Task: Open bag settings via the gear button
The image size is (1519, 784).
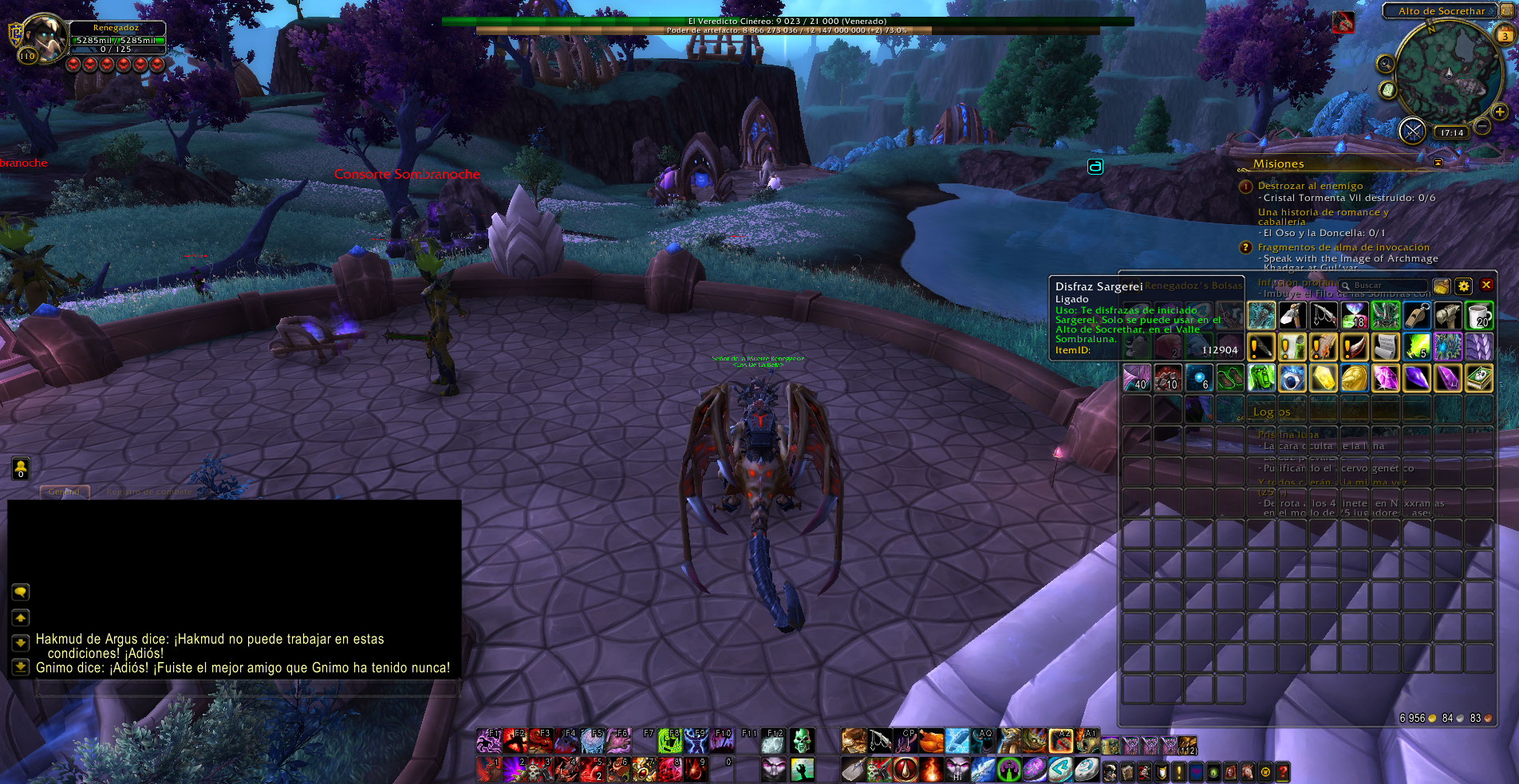Action: pos(1463,286)
